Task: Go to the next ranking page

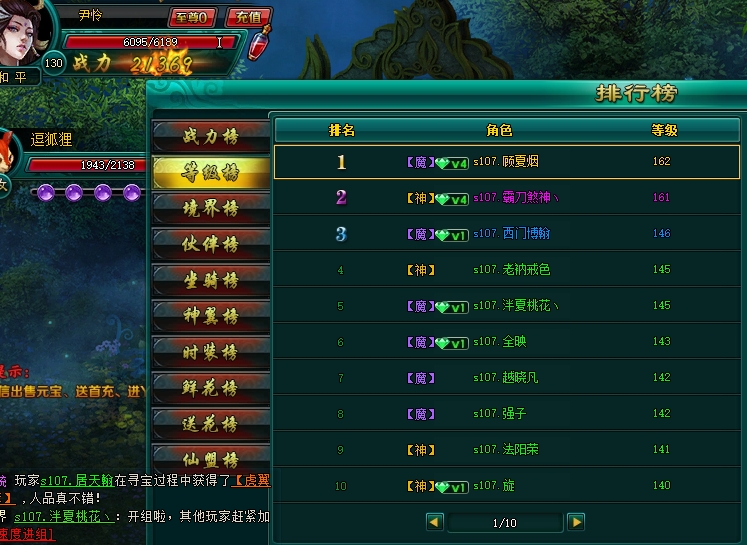Action: [x=575, y=521]
